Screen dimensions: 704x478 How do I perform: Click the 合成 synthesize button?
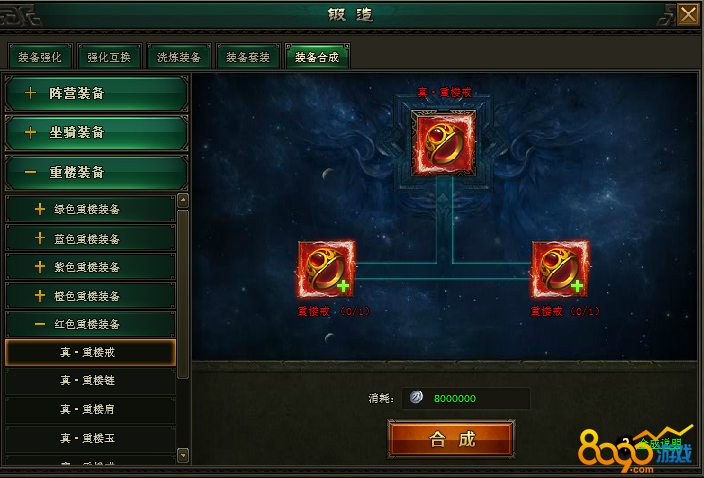[x=451, y=439]
